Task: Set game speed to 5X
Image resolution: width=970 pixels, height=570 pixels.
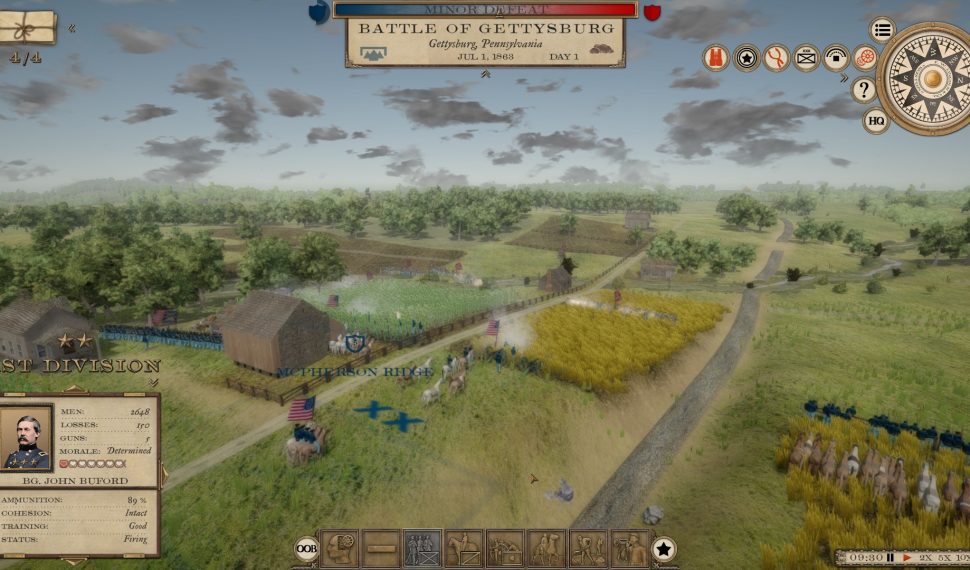Action: [947, 557]
